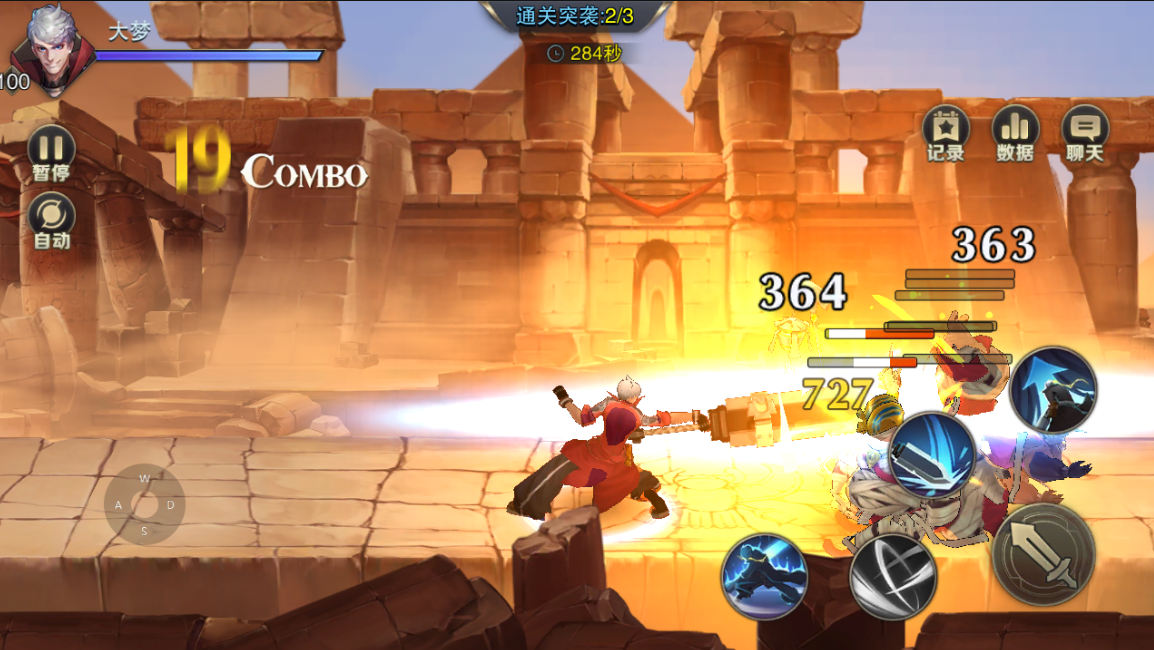Pause the game with 暂停 button

(50, 153)
